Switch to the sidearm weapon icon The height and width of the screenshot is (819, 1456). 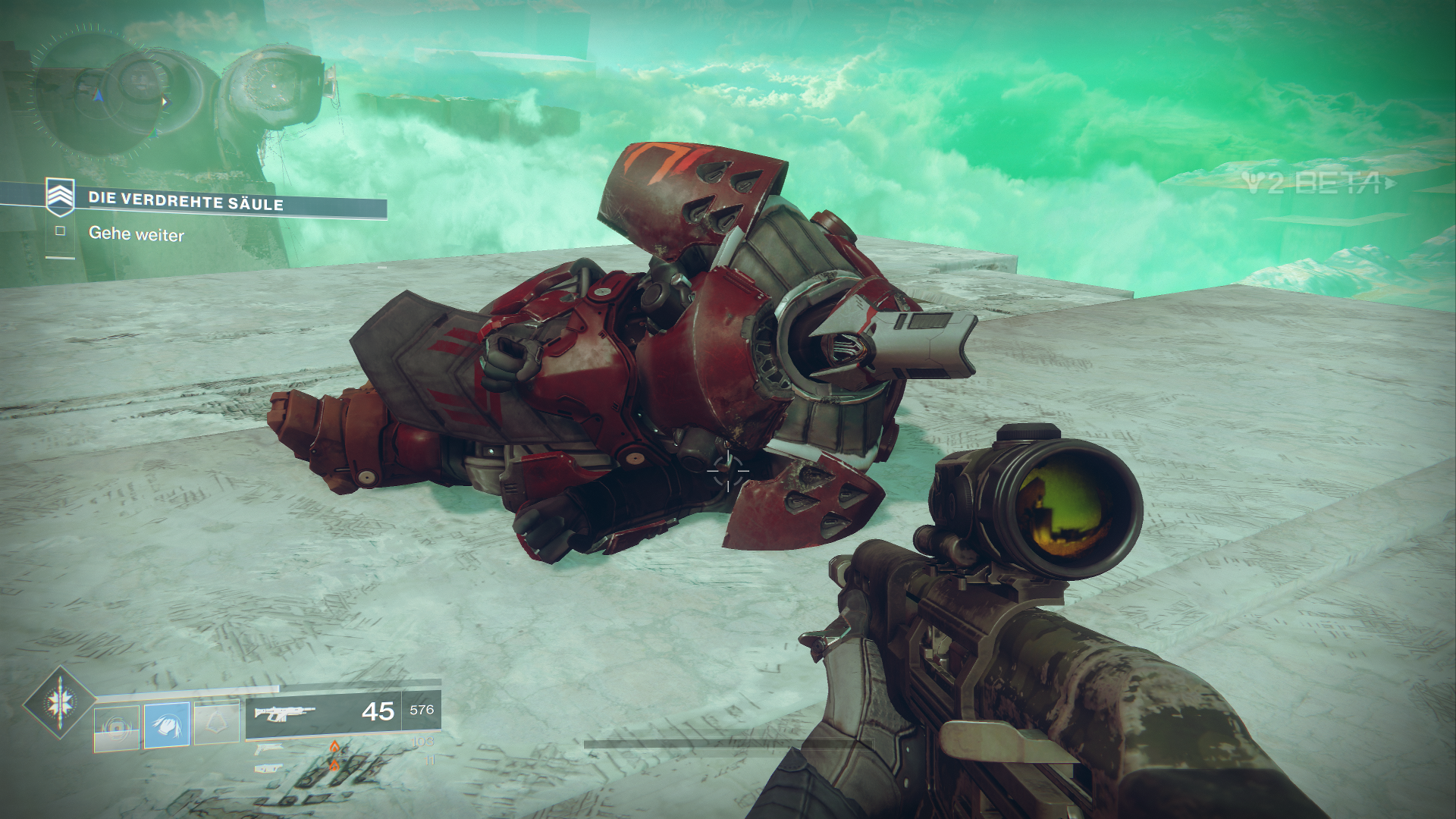(x=268, y=749)
